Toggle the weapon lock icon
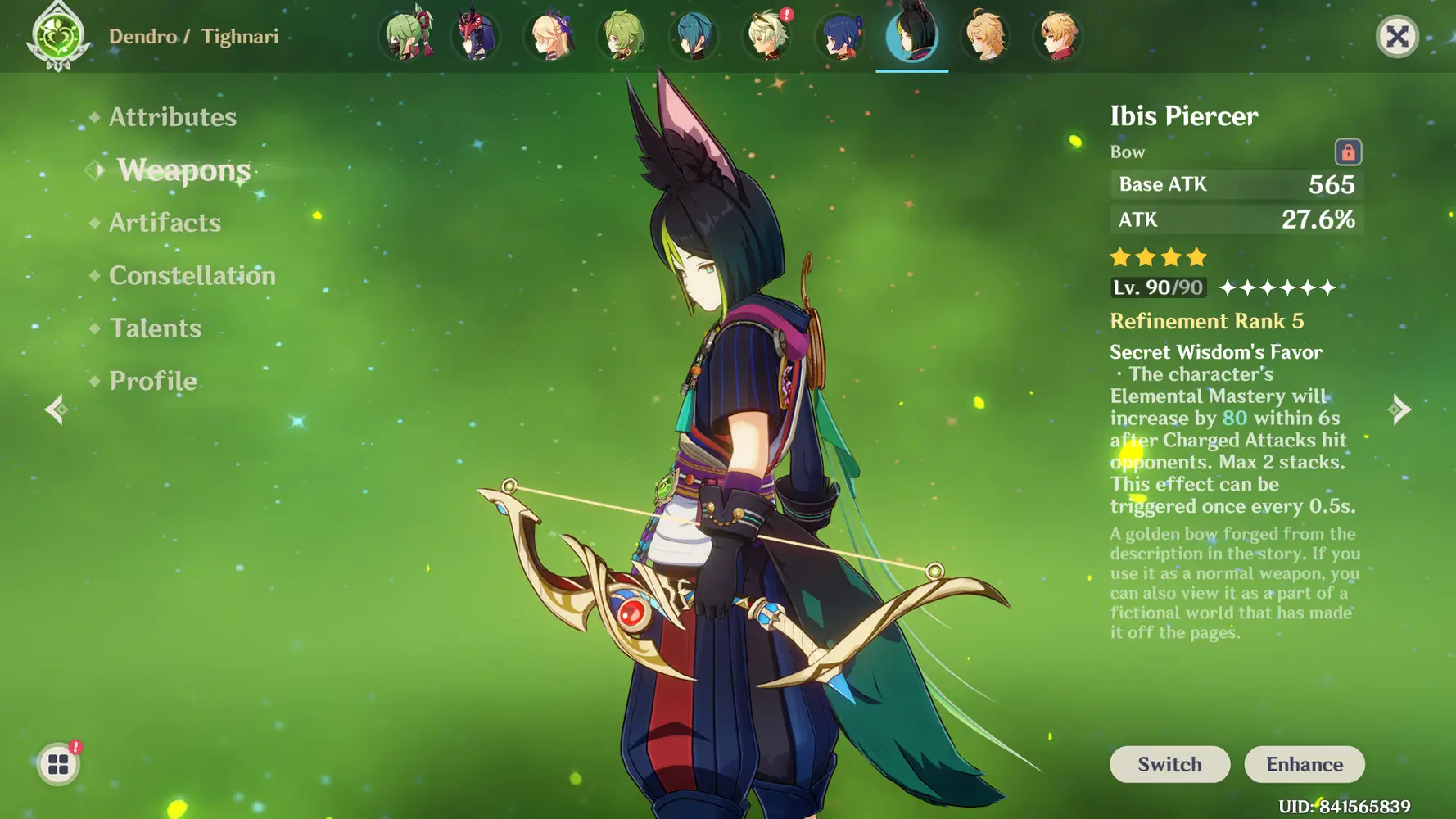Image resolution: width=1456 pixels, height=819 pixels. point(1348,152)
